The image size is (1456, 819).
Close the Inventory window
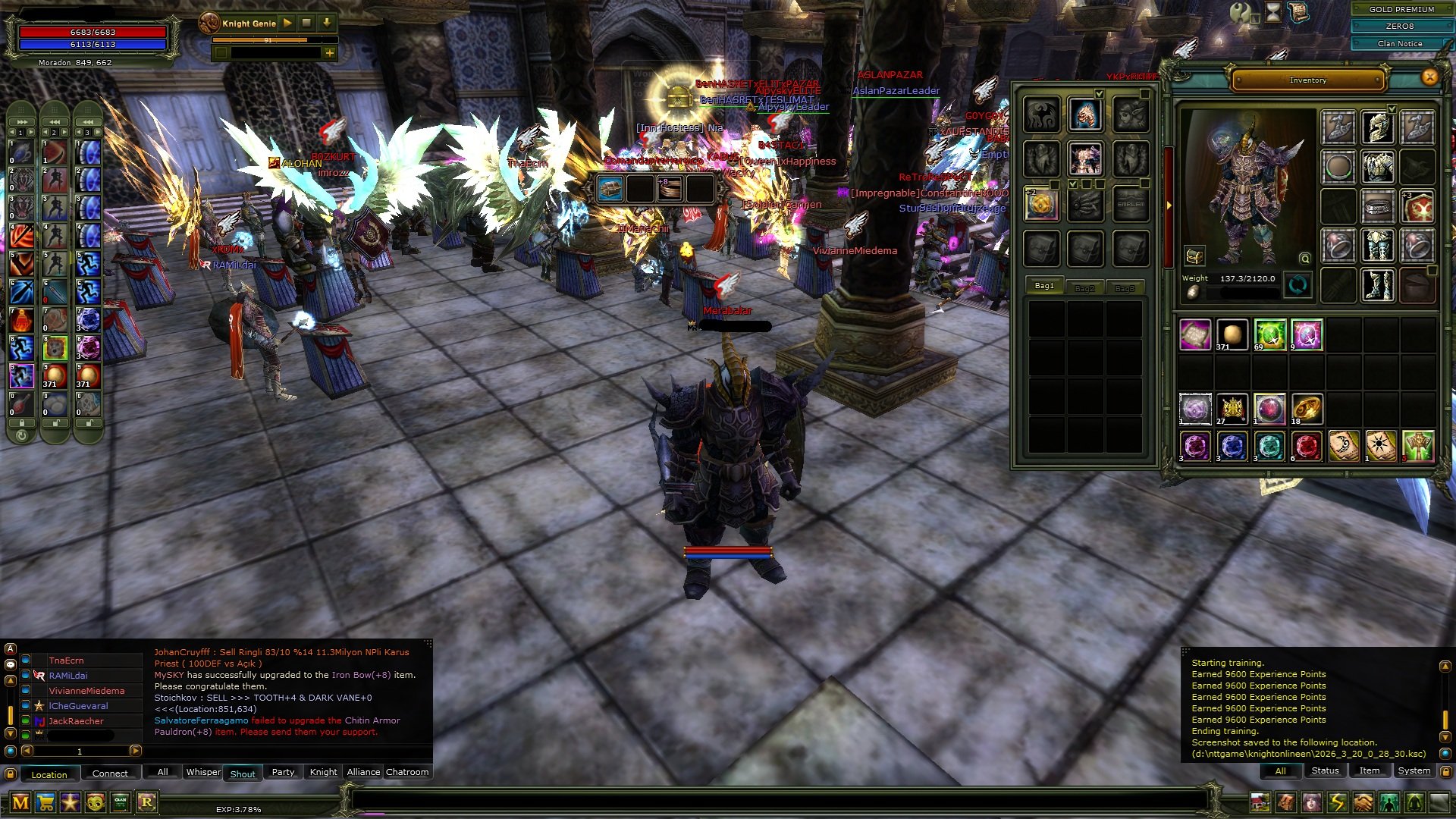pyautogui.click(x=1429, y=77)
